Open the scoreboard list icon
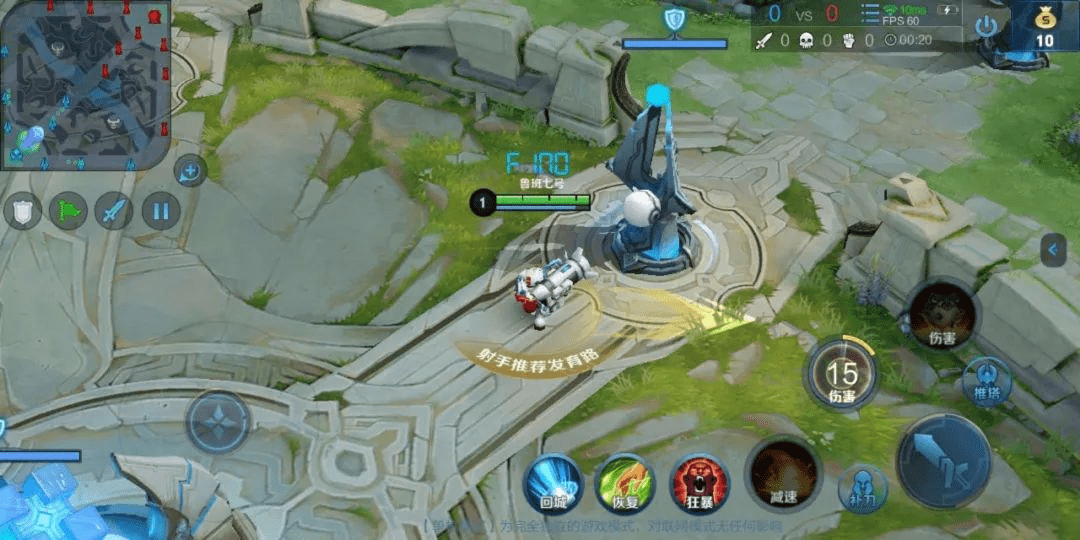 pos(871,13)
